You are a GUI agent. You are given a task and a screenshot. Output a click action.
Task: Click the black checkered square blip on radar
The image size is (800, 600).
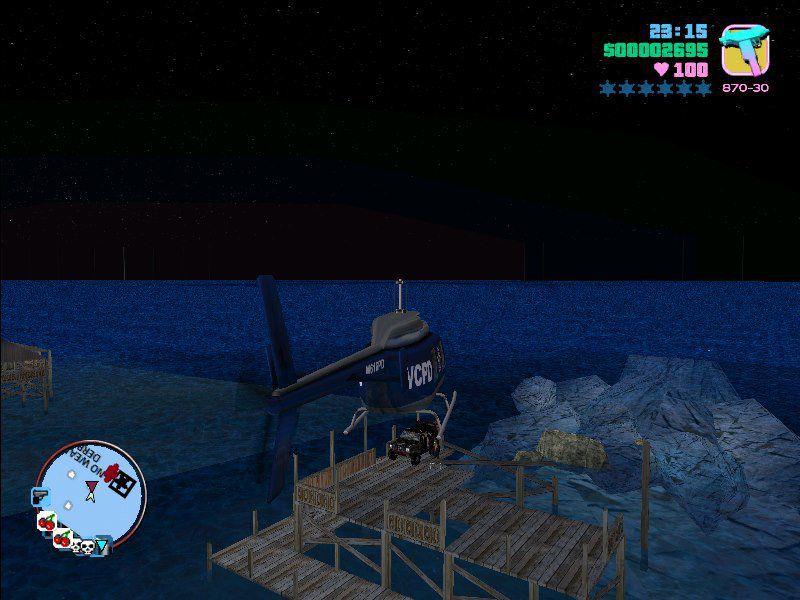pos(121,486)
